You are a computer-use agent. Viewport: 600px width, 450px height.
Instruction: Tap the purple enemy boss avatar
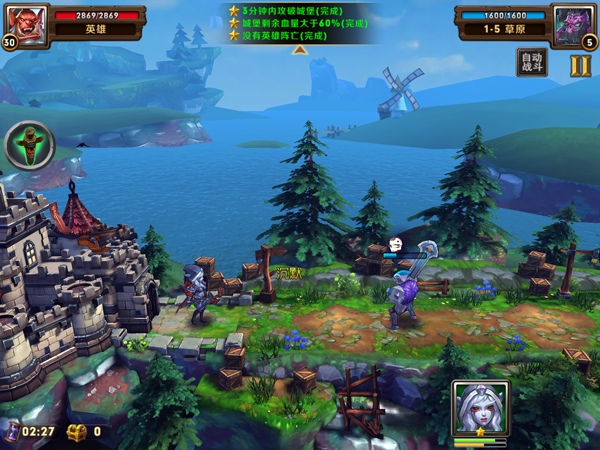pyautogui.click(x=574, y=22)
